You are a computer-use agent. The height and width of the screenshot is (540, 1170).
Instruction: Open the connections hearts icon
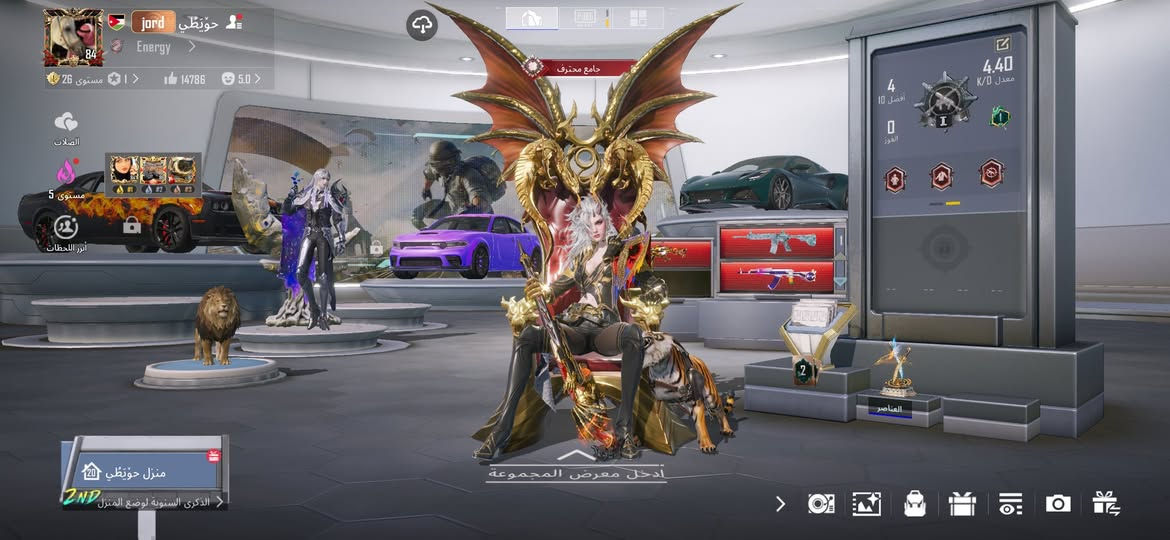coord(66,125)
